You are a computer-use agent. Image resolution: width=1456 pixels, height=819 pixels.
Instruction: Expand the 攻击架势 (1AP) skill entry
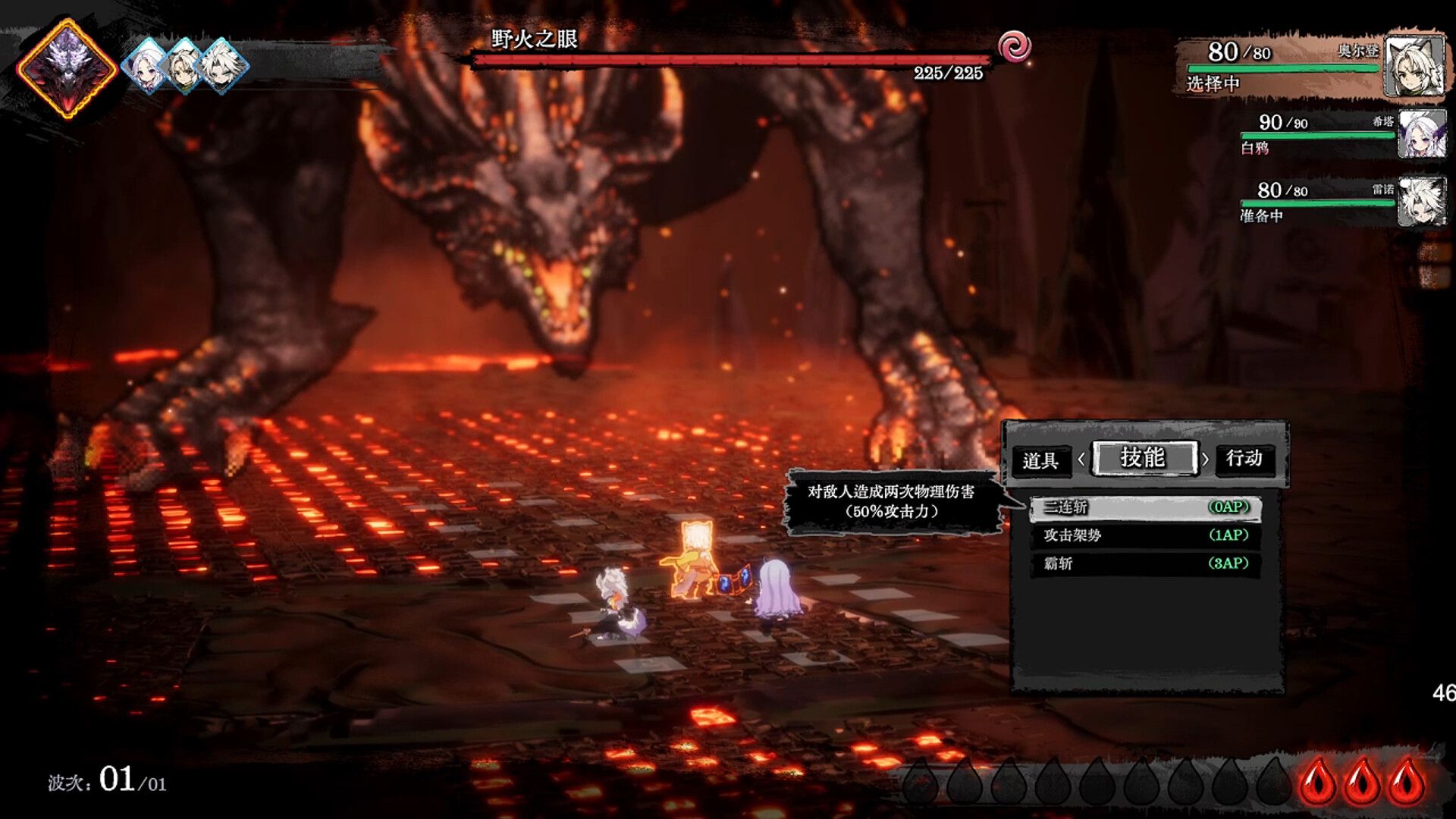point(1144,535)
